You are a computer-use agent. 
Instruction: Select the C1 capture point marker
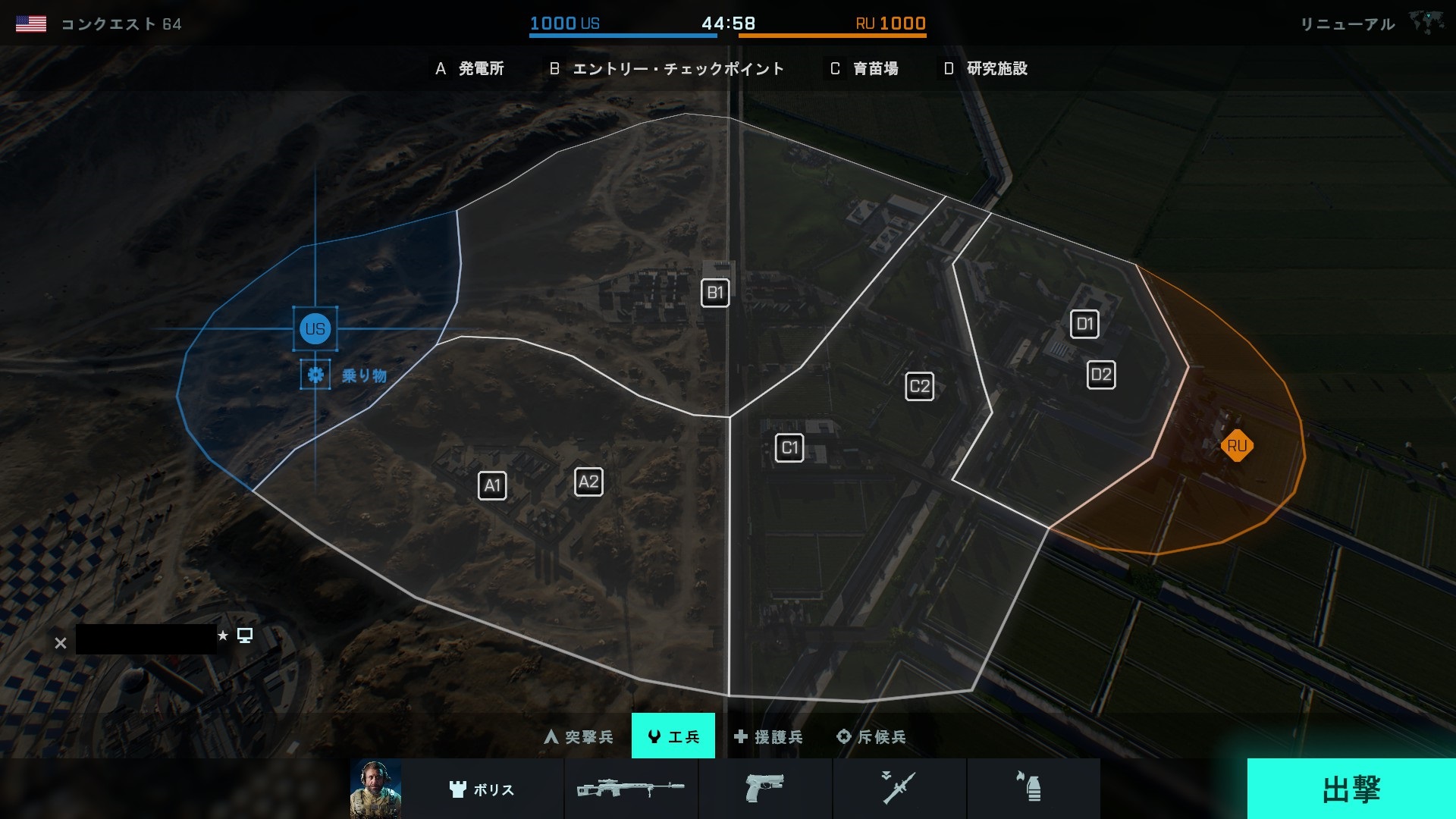789,447
